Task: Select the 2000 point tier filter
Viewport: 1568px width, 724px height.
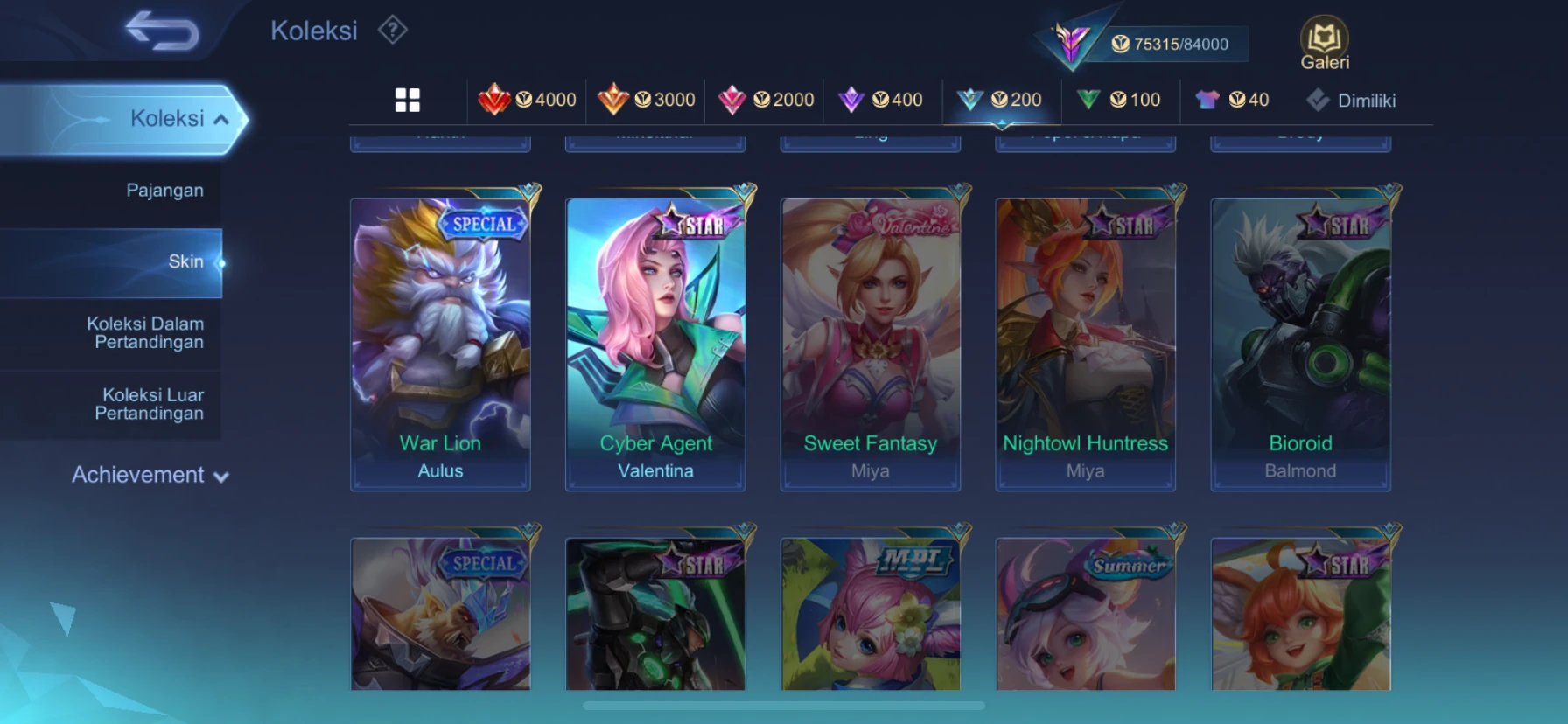Action: tap(766, 101)
